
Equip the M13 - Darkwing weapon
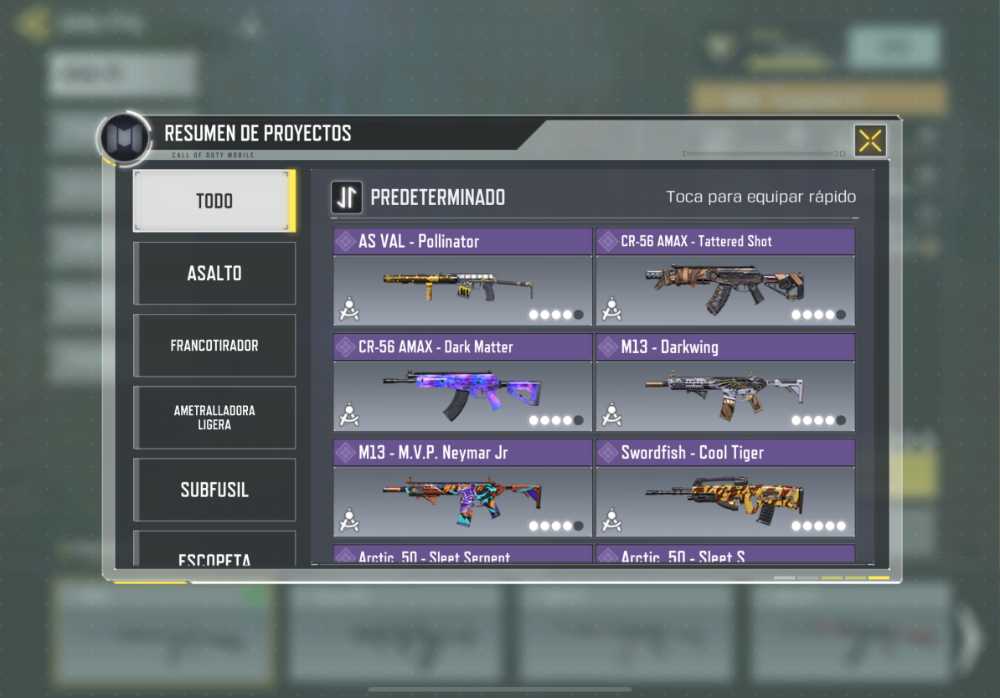click(725, 383)
